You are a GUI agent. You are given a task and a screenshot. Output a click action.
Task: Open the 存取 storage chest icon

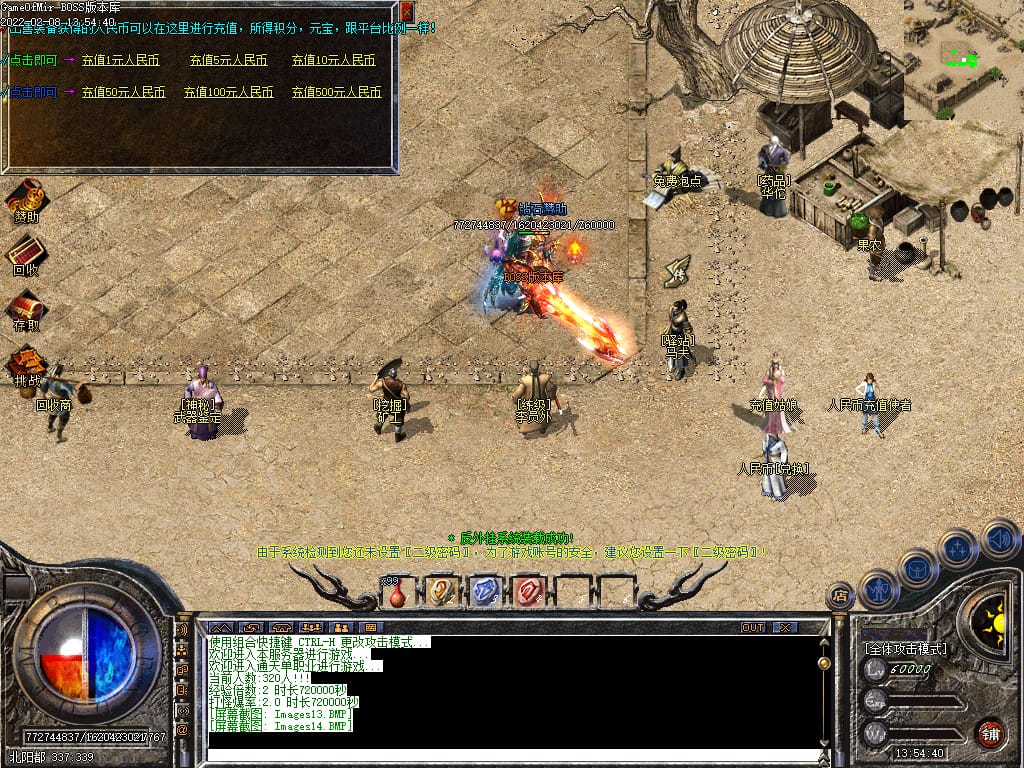(26, 308)
